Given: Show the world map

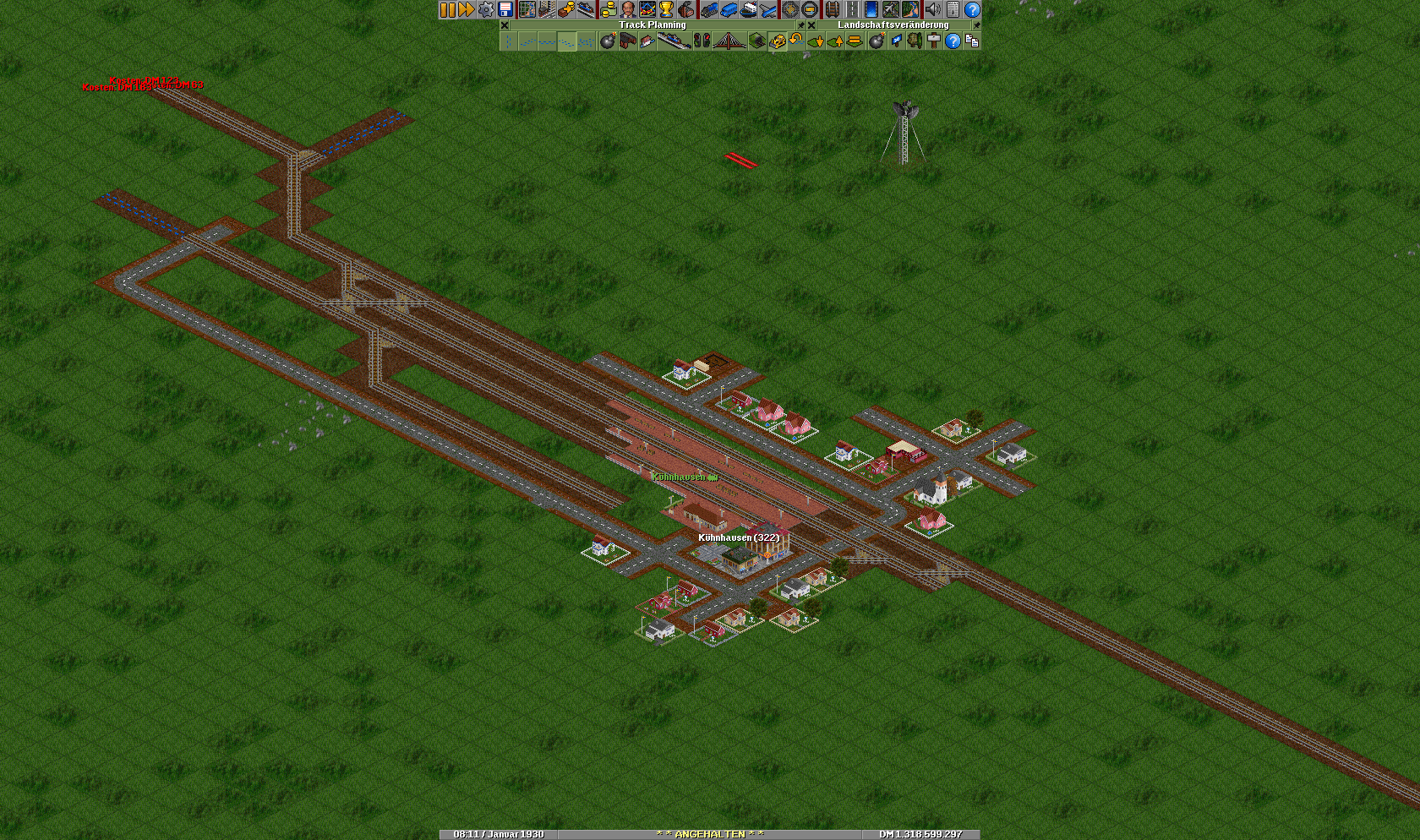Looking at the screenshot, I should [527, 9].
